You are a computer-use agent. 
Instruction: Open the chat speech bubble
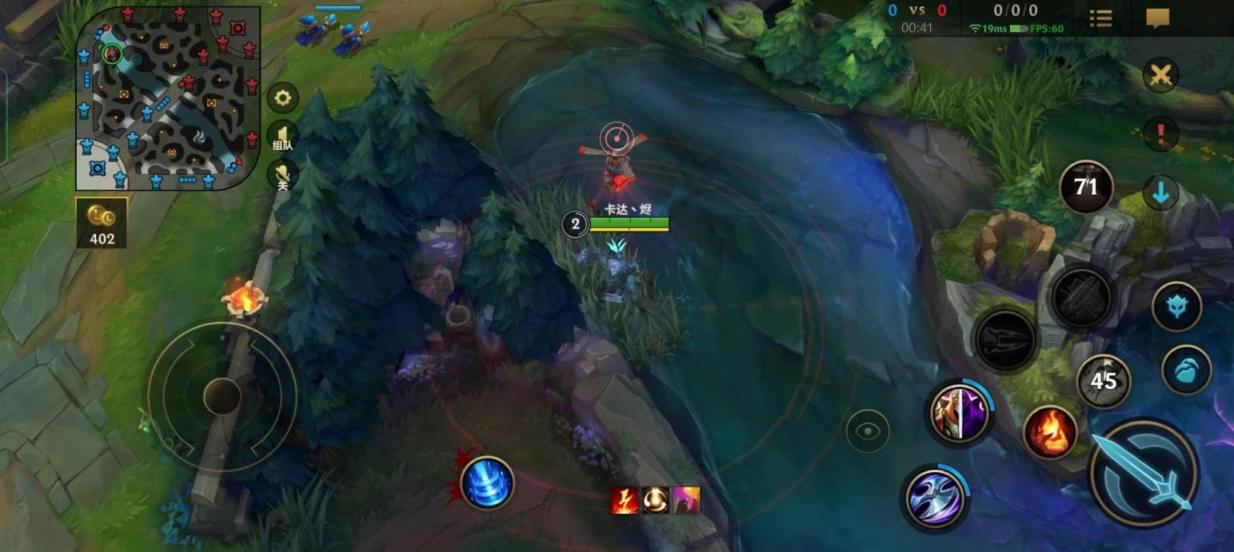(x=1158, y=18)
